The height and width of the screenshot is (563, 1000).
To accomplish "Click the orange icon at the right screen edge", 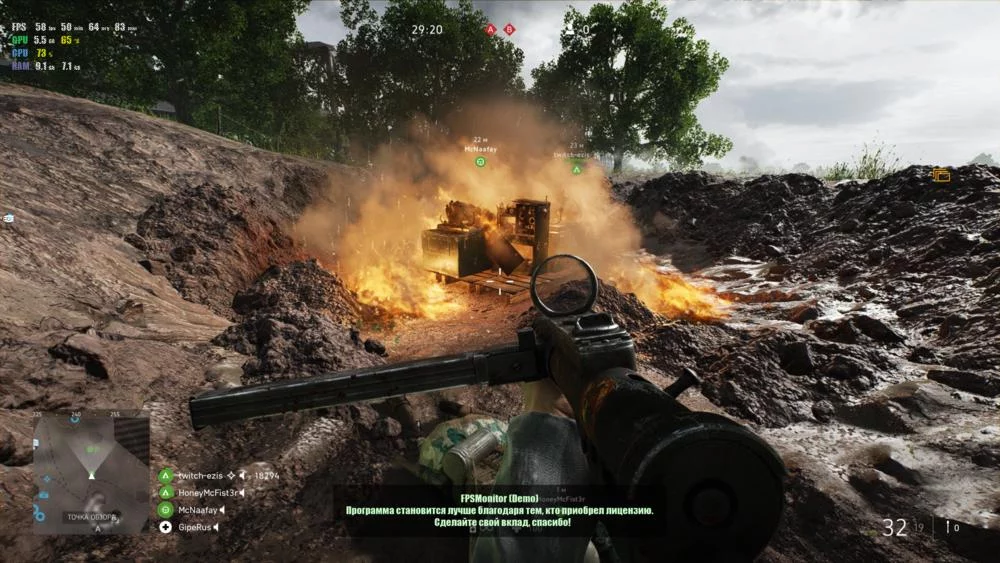I will pyautogui.click(x=941, y=175).
